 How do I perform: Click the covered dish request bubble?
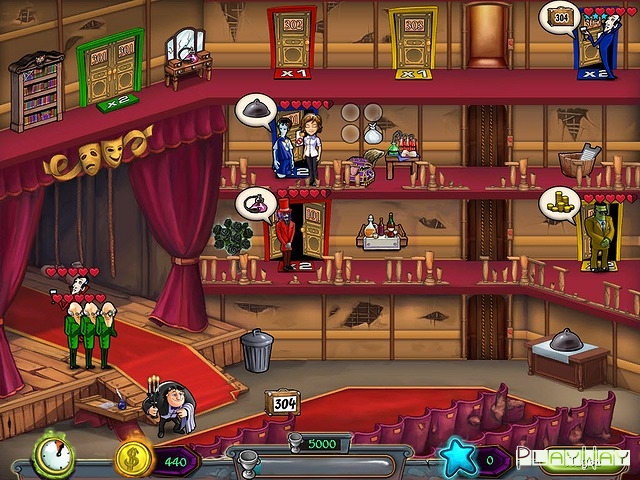coord(255,108)
